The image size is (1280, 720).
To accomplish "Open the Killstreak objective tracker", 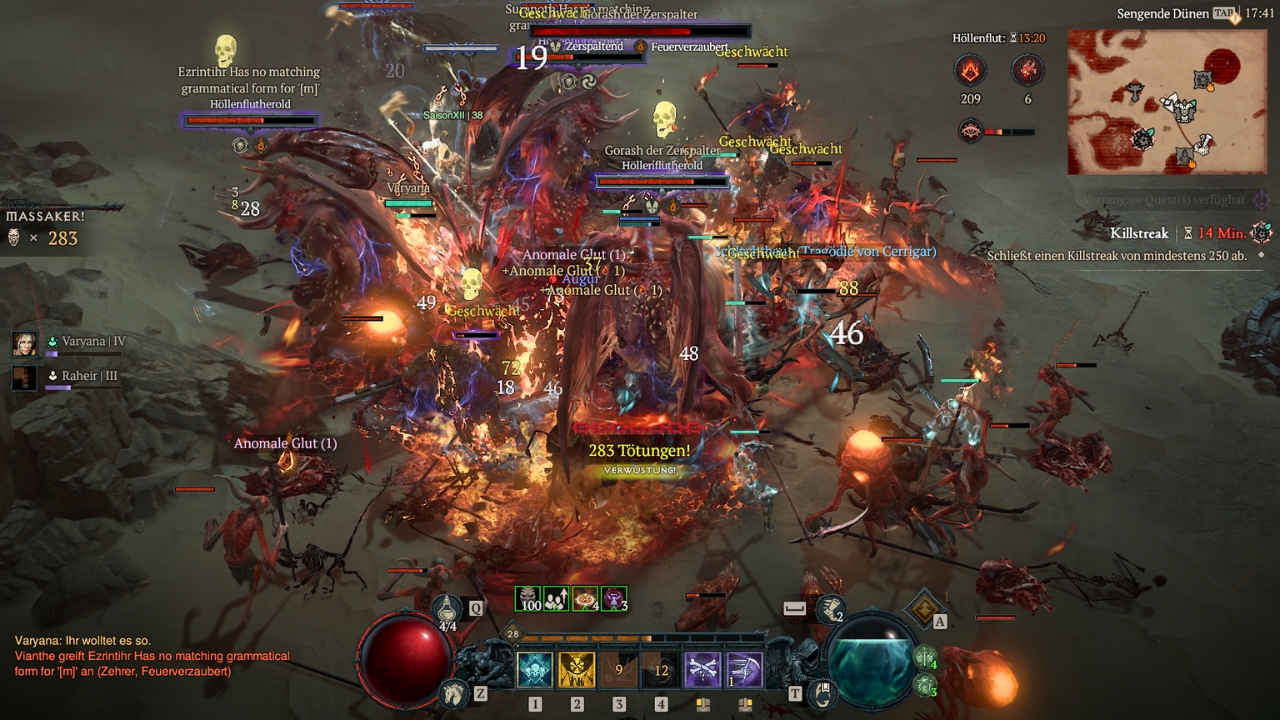I will 1139,233.
